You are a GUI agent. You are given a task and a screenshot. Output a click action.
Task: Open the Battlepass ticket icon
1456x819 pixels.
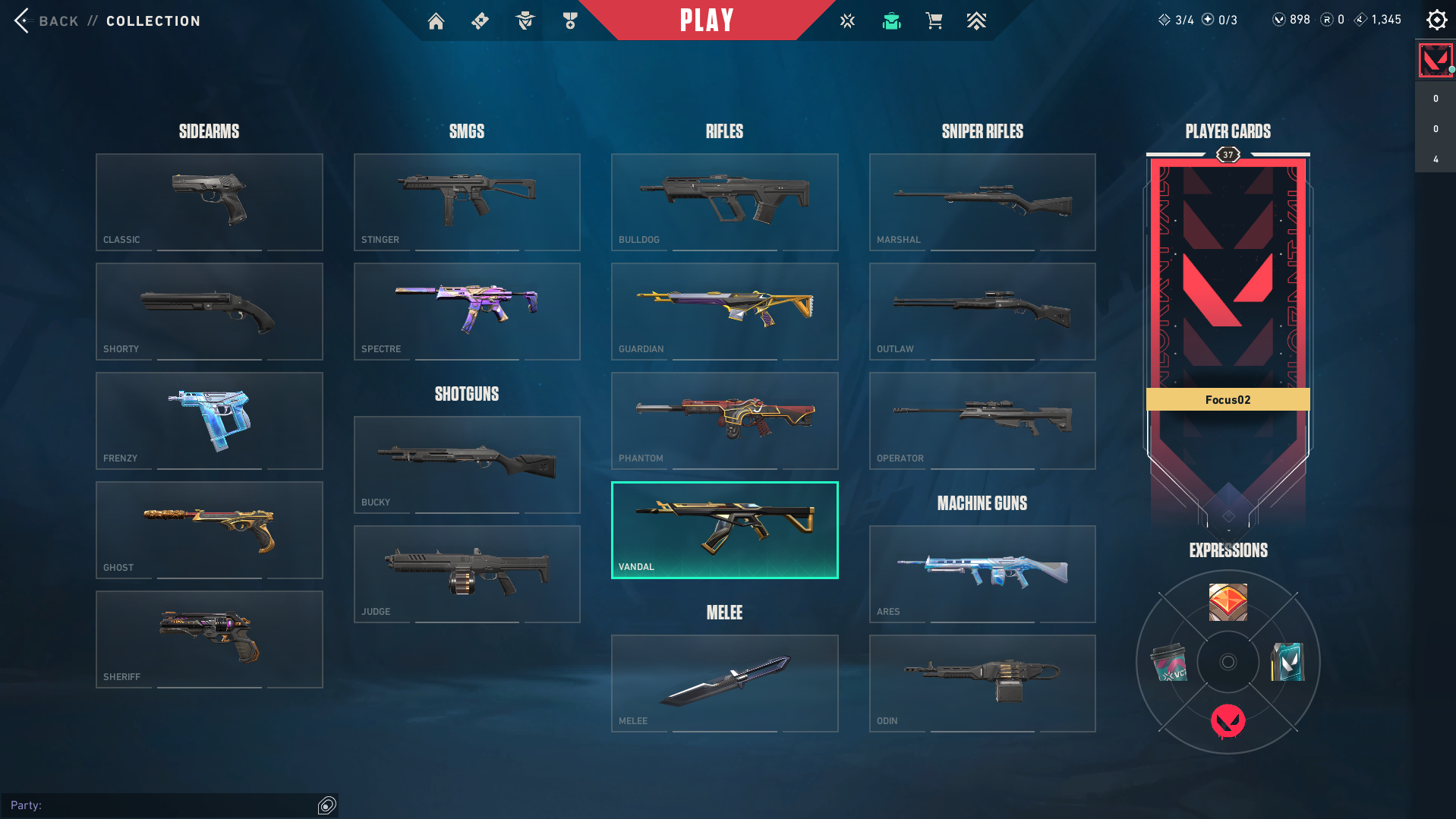coord(480,20)
